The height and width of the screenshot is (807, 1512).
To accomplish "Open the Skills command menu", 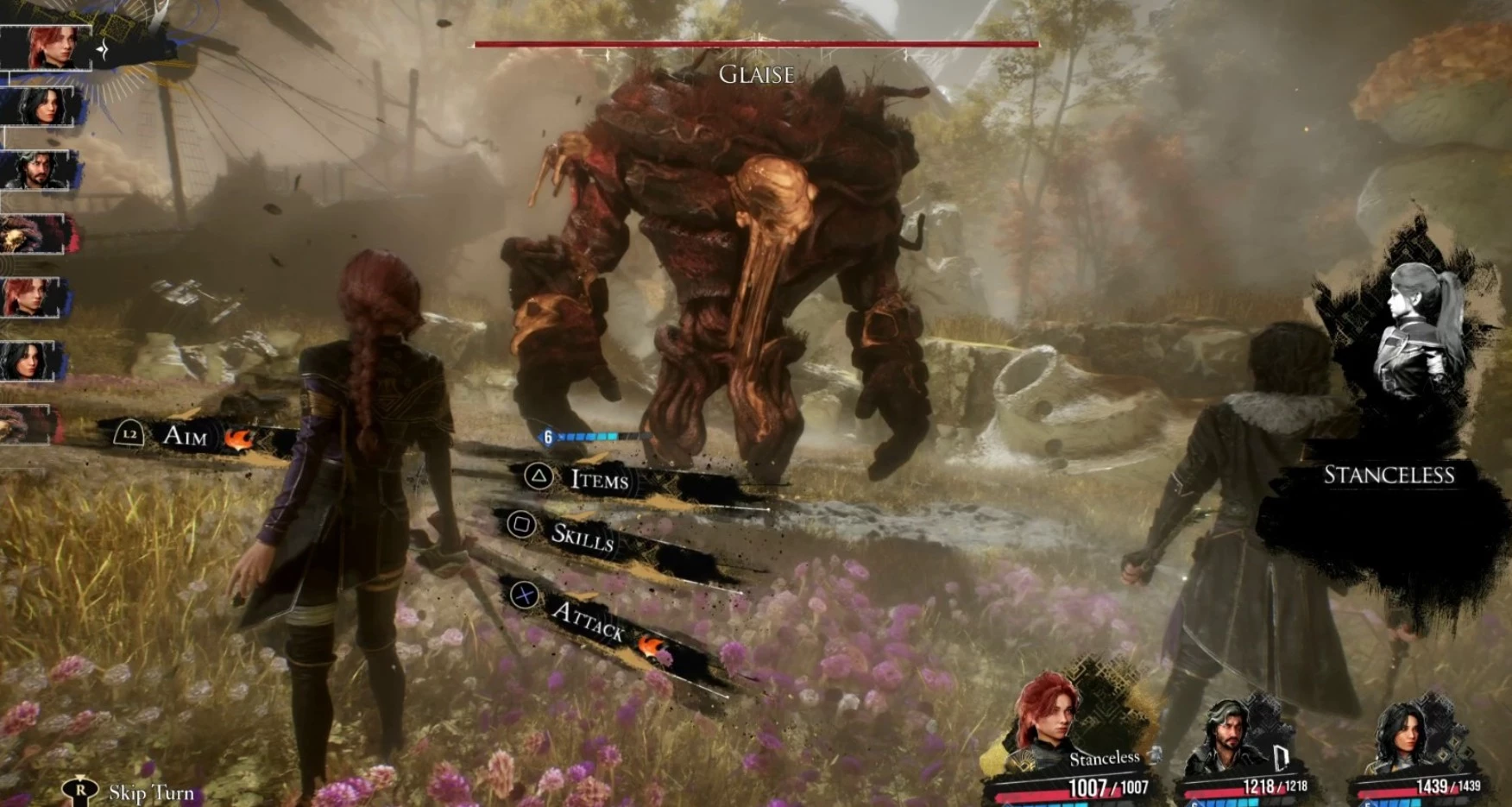I will coord(582,536).
